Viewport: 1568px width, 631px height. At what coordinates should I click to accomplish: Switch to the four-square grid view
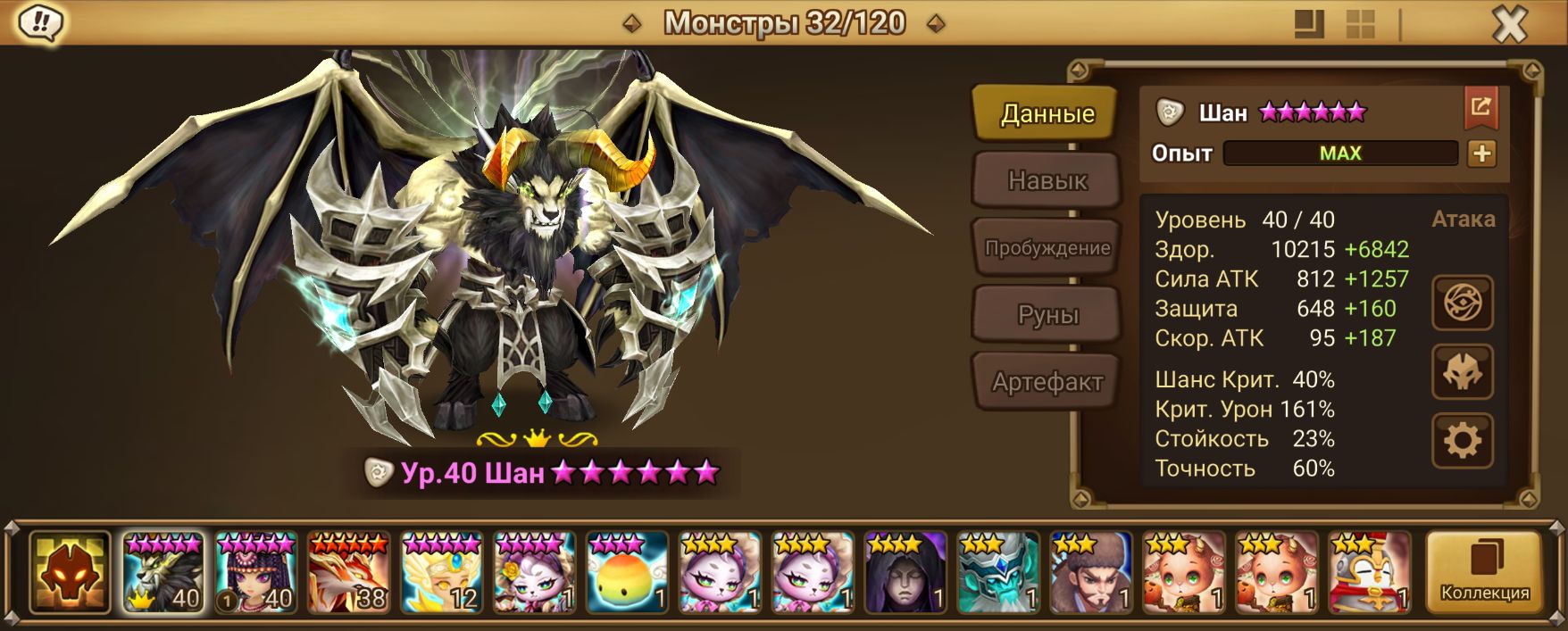[x=1360, y=25]
